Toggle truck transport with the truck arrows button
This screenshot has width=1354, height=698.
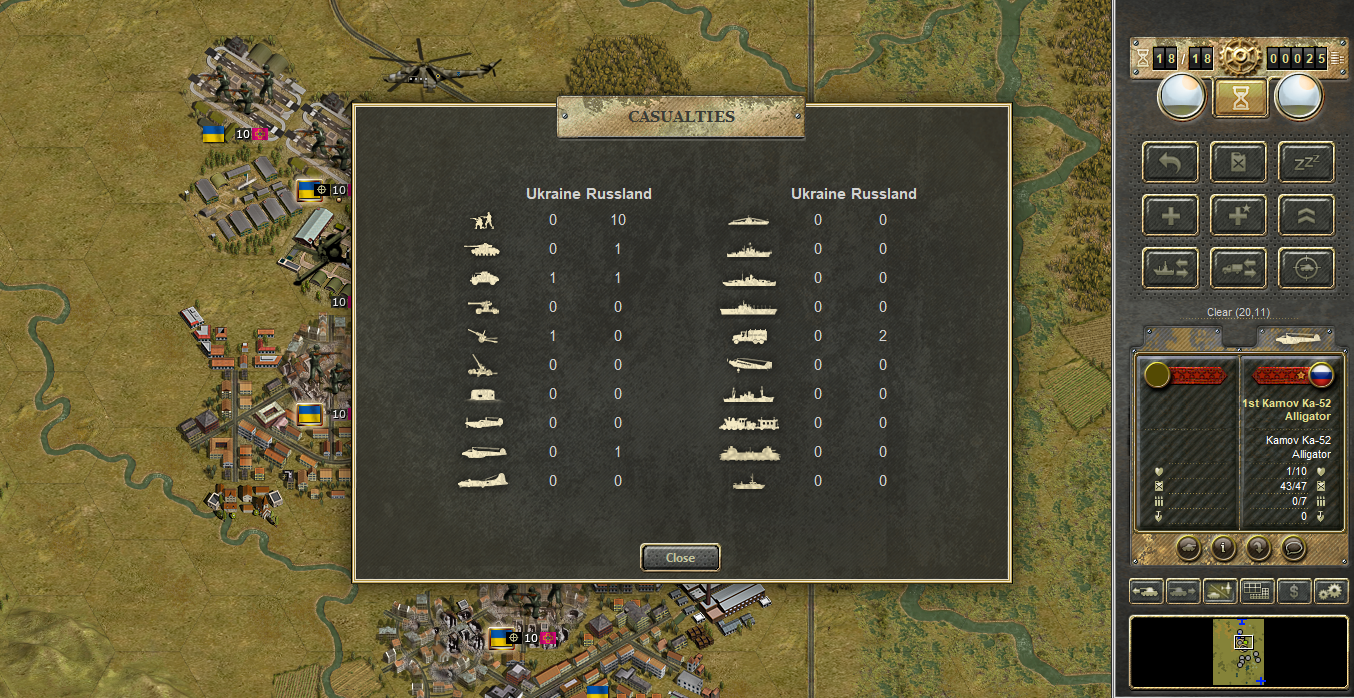coord(1239,268)
